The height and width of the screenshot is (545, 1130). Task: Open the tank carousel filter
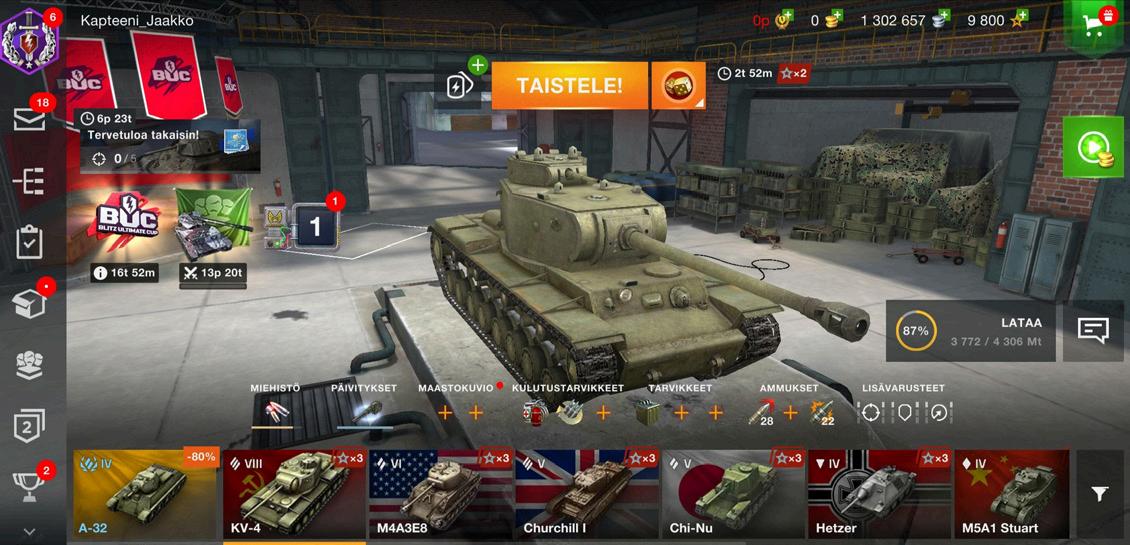(x=1099, y=494)
